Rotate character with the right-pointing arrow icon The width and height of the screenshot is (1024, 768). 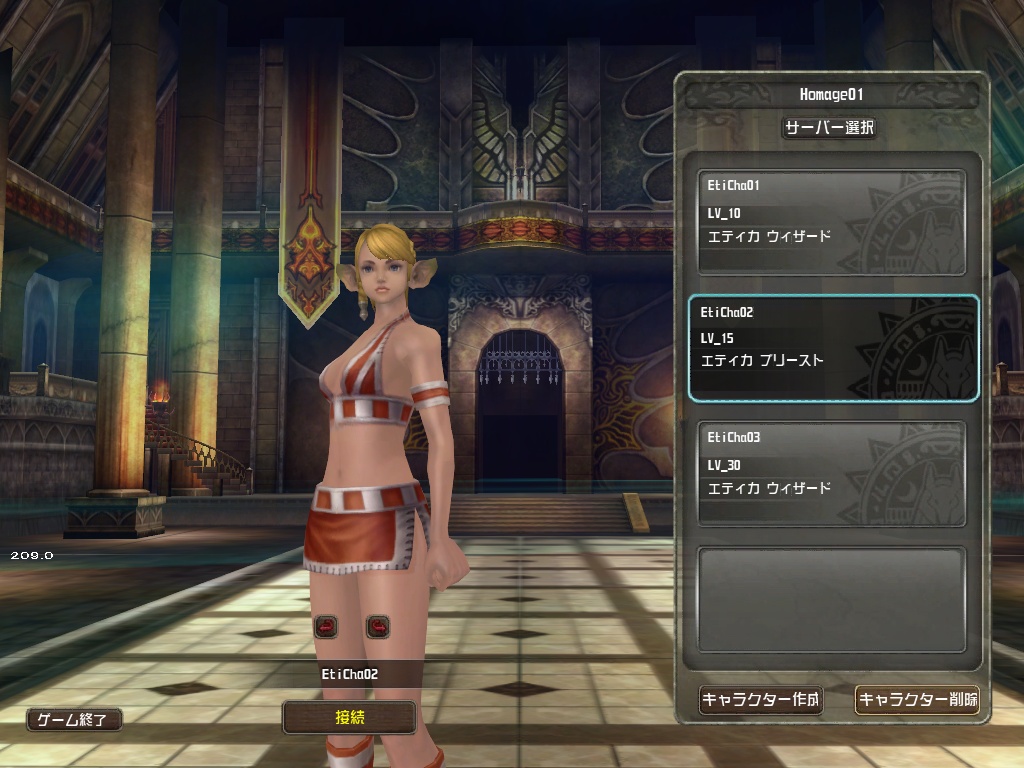377,627
